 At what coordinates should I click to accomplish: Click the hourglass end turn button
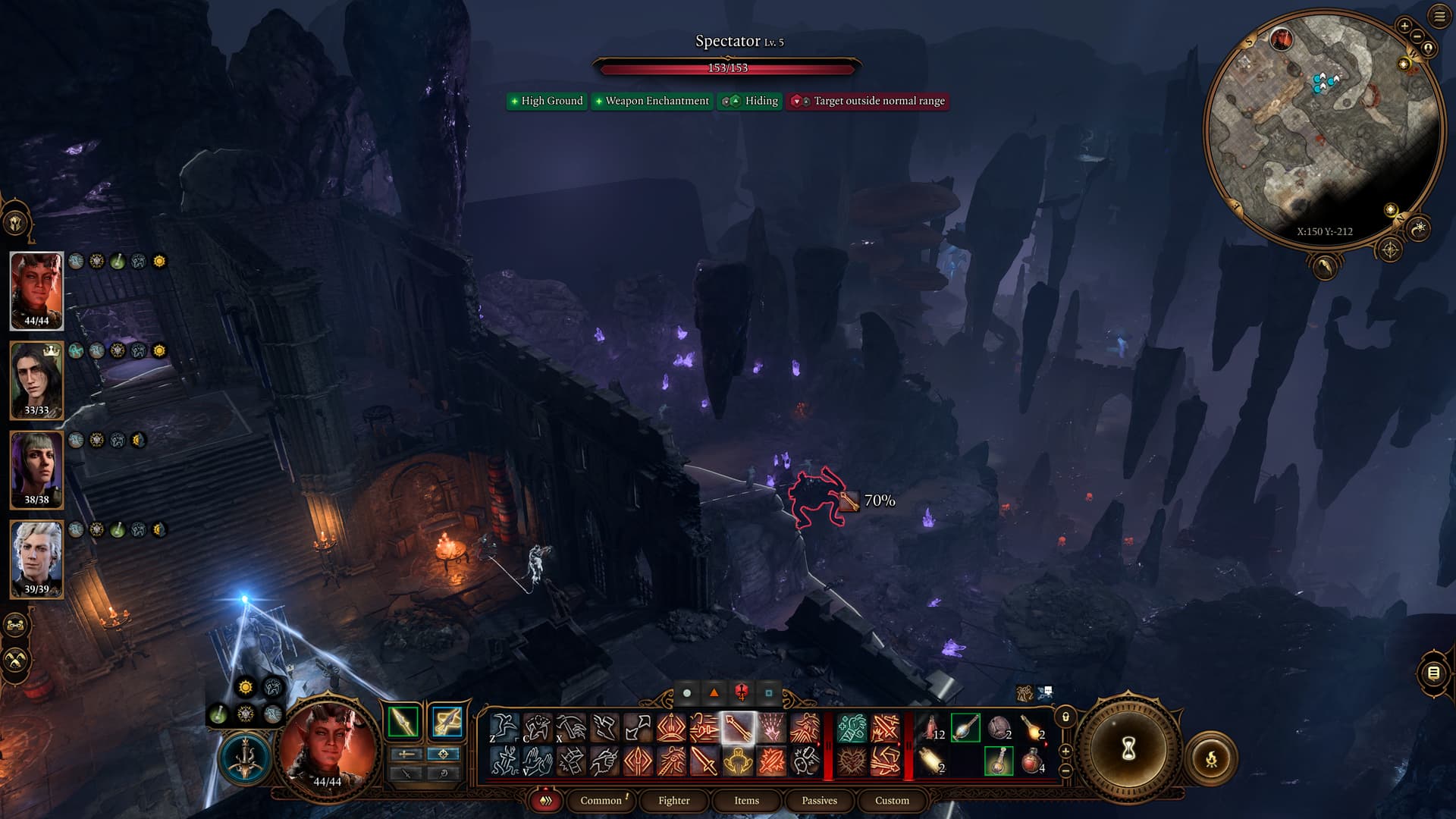[x=1128, y=749]
